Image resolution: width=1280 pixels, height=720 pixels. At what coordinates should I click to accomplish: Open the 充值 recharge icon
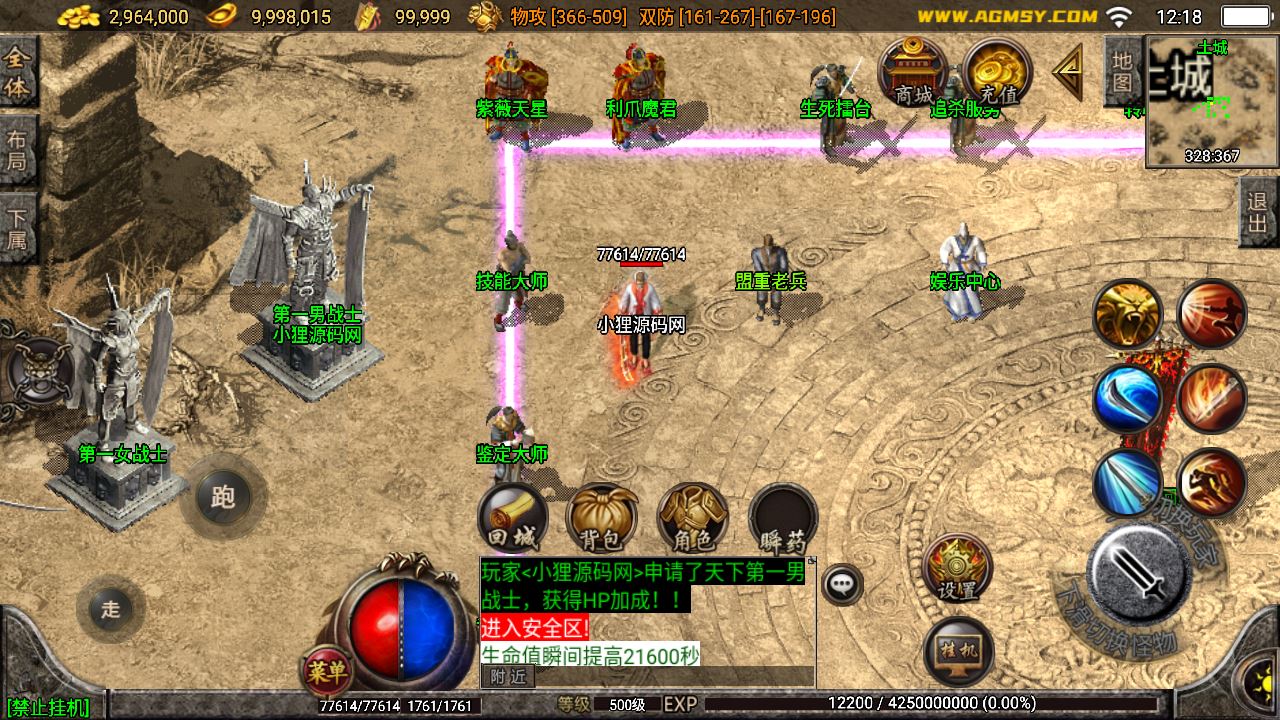tap(997, 72)
